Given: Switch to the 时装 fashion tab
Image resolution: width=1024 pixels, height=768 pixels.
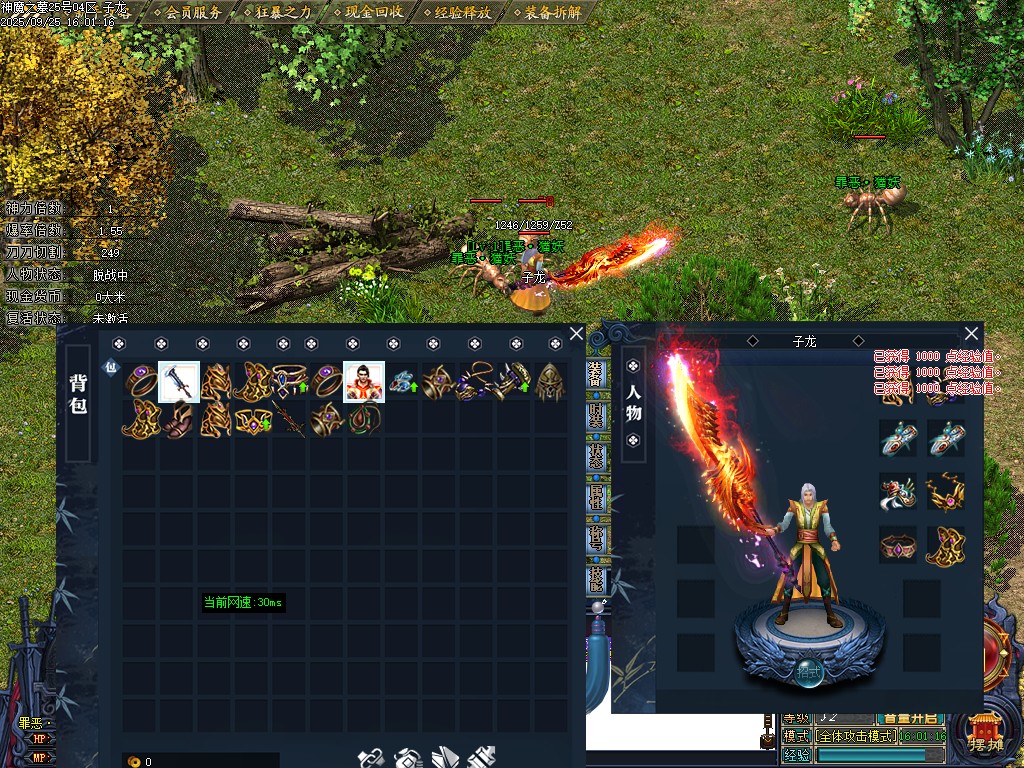Looking at the screenshot, I should pos(596,415).
